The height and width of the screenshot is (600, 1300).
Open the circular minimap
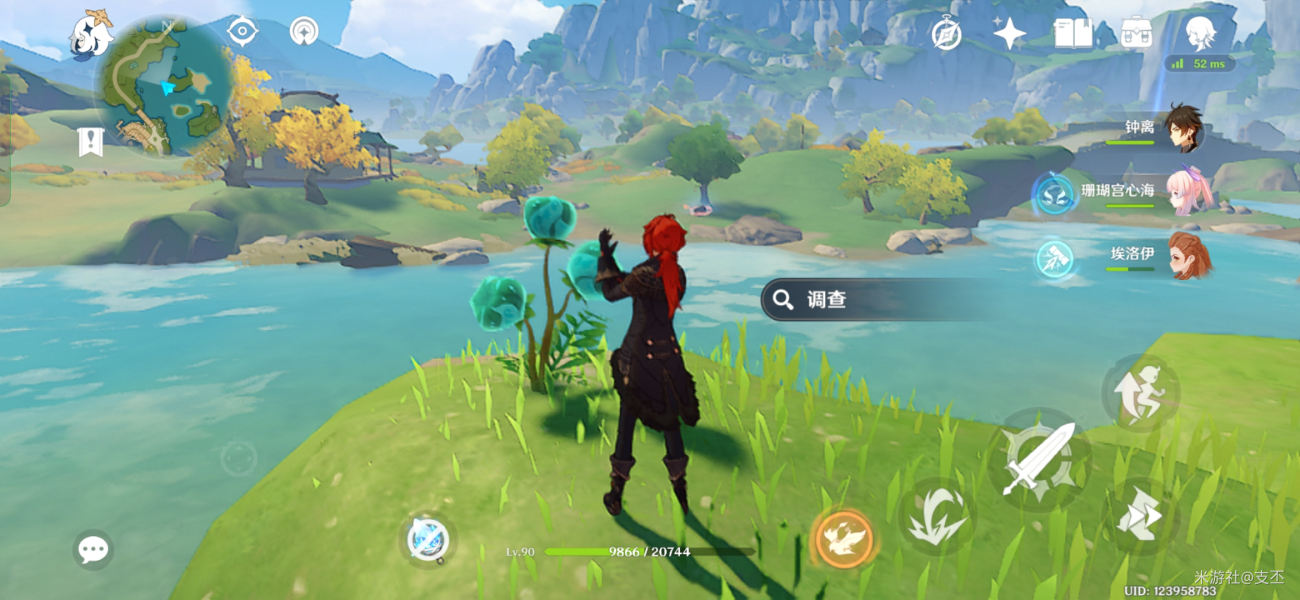164,87
